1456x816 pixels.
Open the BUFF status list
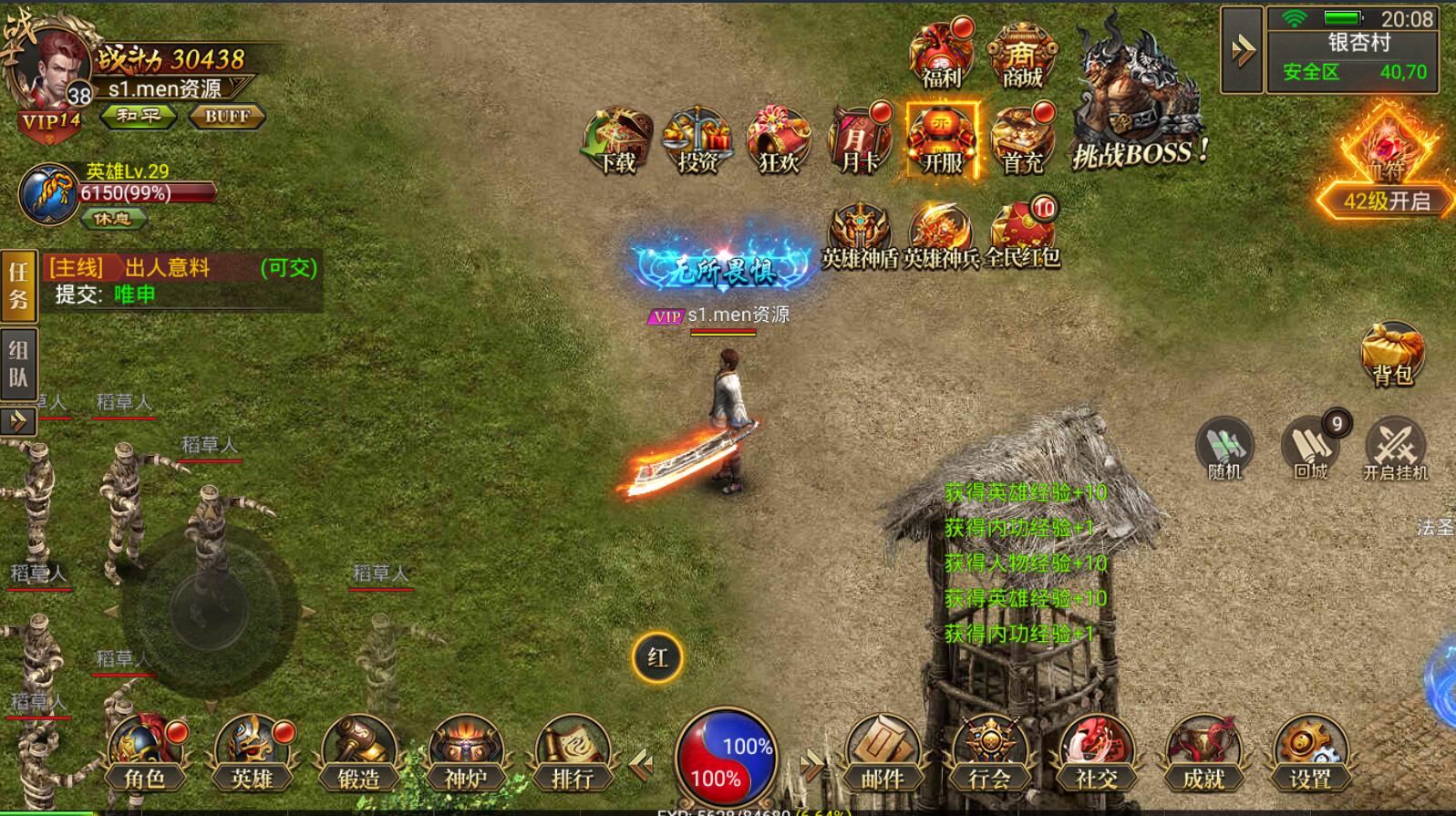pyautogui.click(x=227, y=116)
